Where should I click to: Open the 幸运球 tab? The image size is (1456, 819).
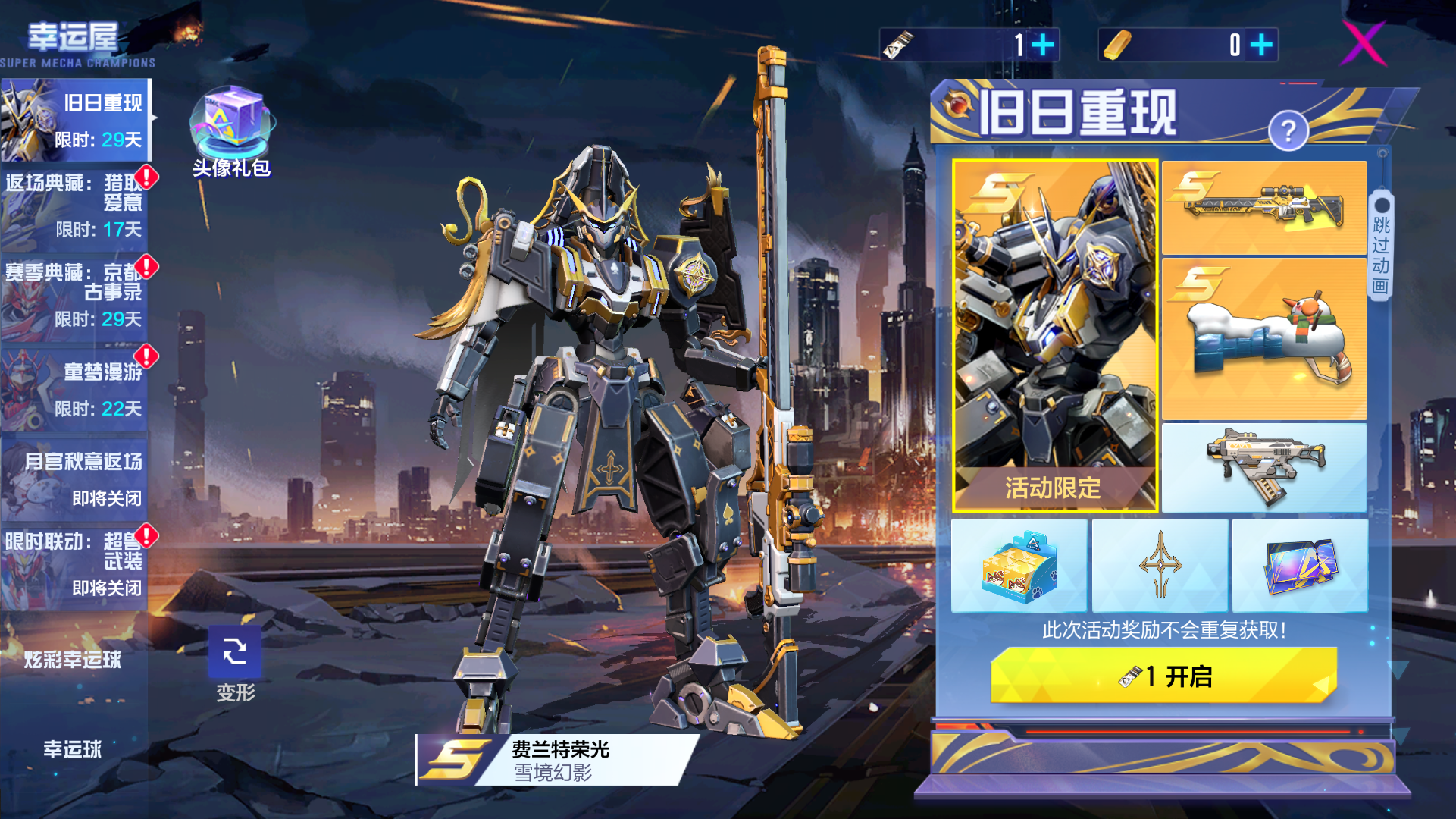(x=73, y=749)
